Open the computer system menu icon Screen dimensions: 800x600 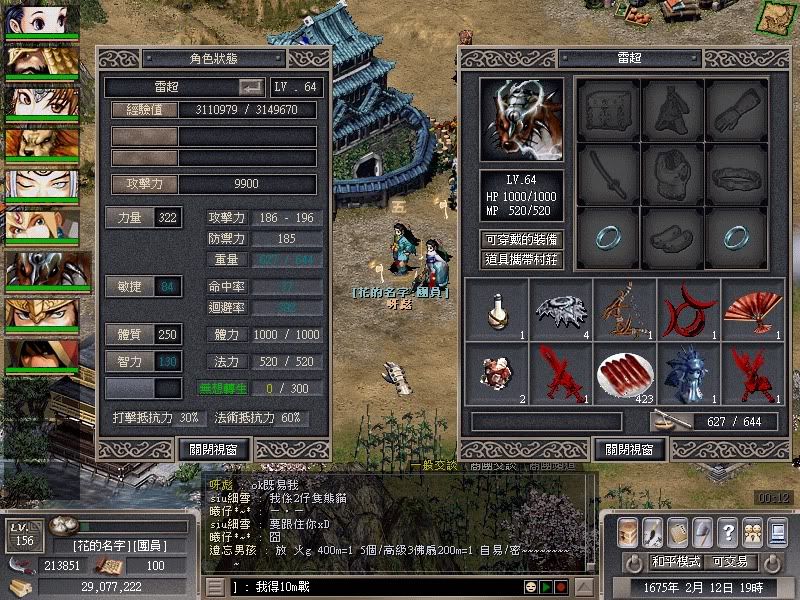pyautogui.click(x=777, y=532)
